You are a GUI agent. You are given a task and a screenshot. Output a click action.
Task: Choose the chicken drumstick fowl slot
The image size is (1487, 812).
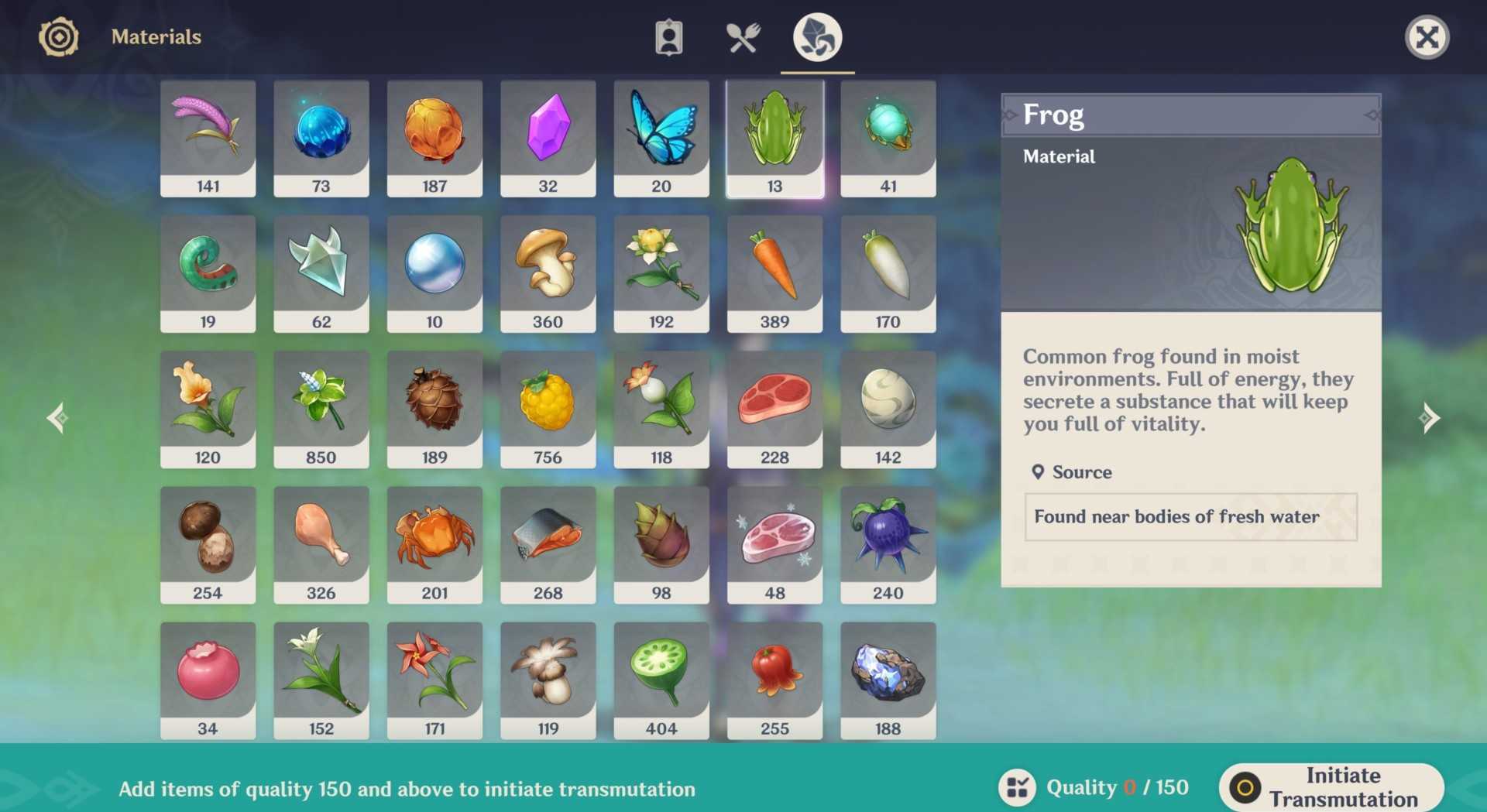click(x=321, y=545)
